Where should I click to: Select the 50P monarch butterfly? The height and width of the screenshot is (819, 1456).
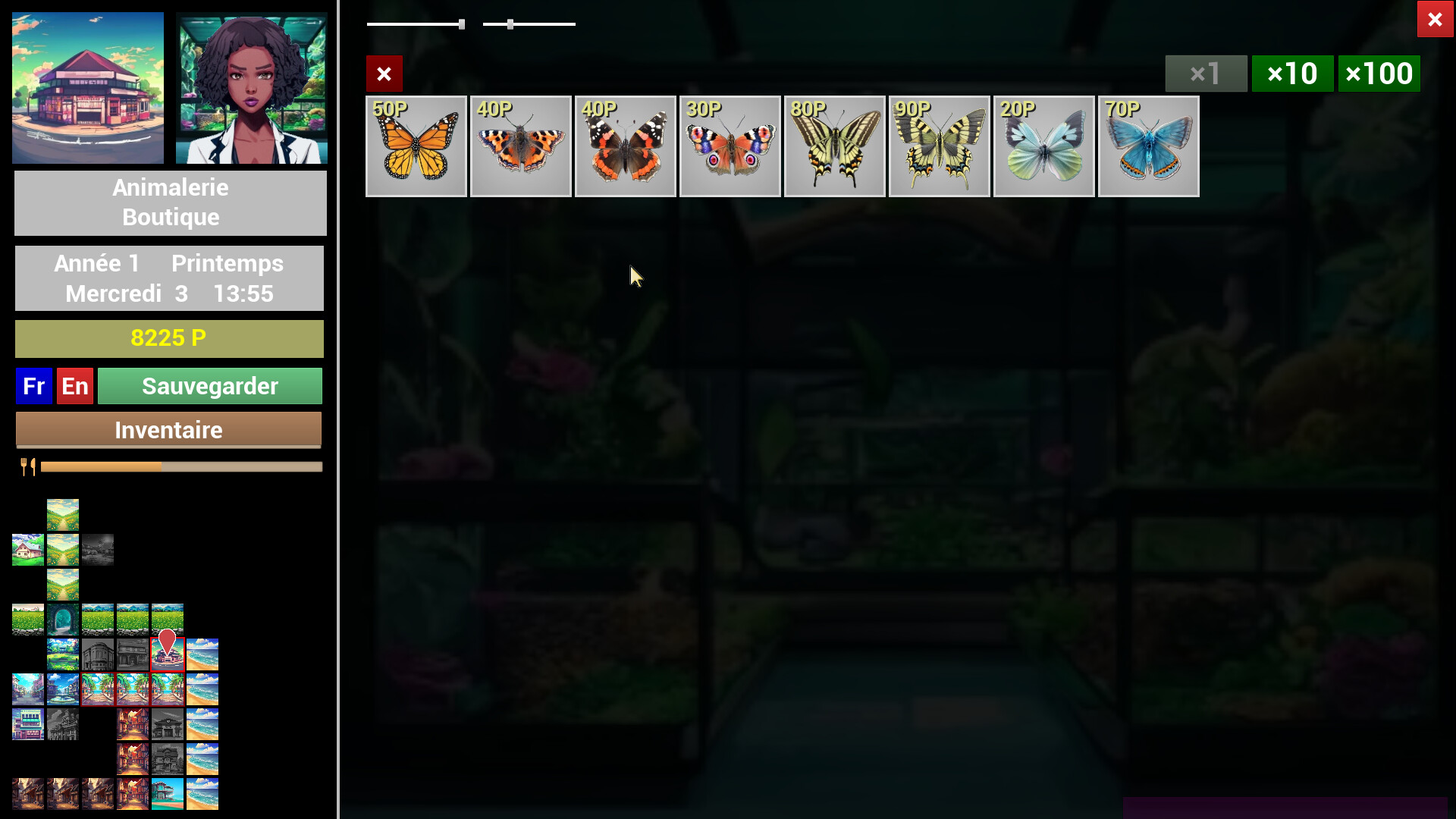pyautogui.click(x=416, y=146)
